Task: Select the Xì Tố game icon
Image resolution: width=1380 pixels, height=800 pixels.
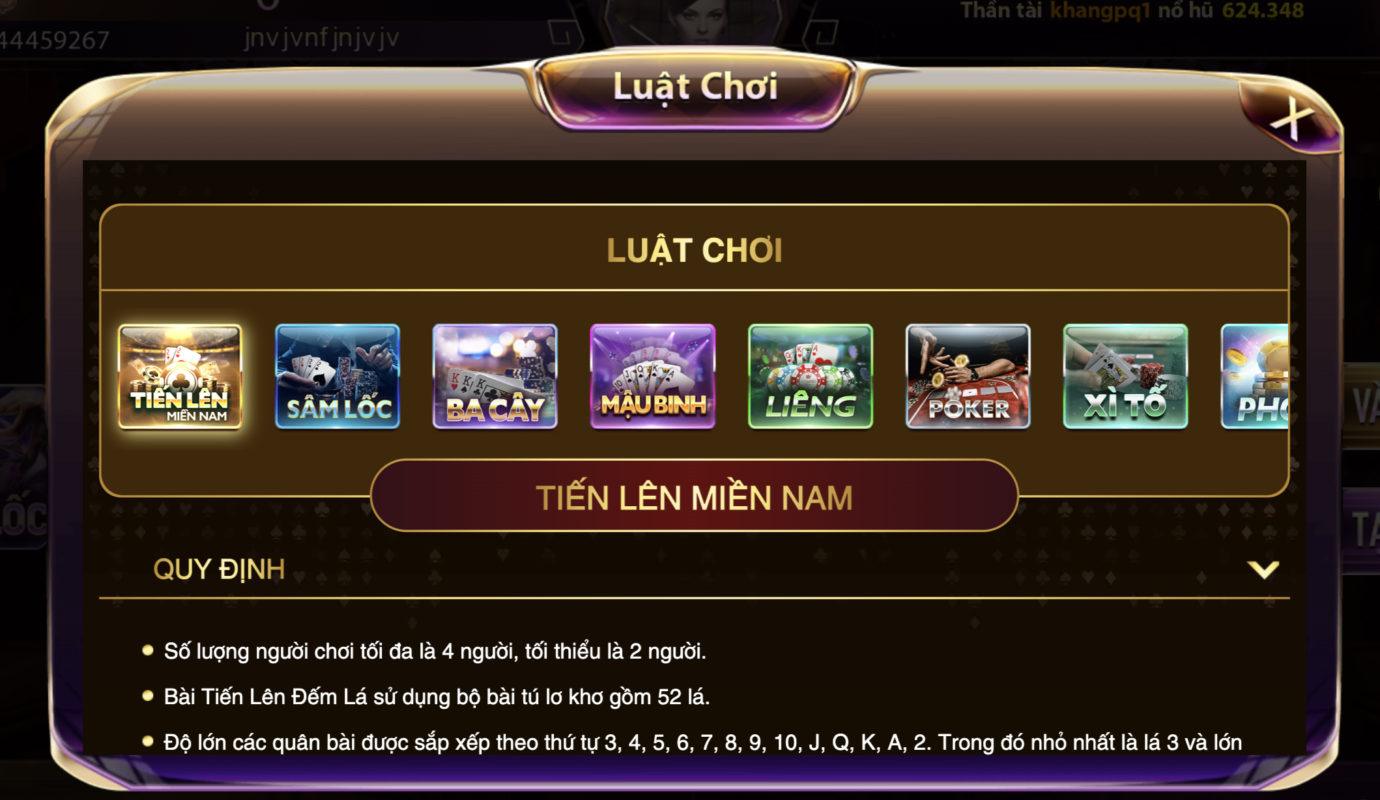Action: pyautogui.click(x=1125, y=376)
